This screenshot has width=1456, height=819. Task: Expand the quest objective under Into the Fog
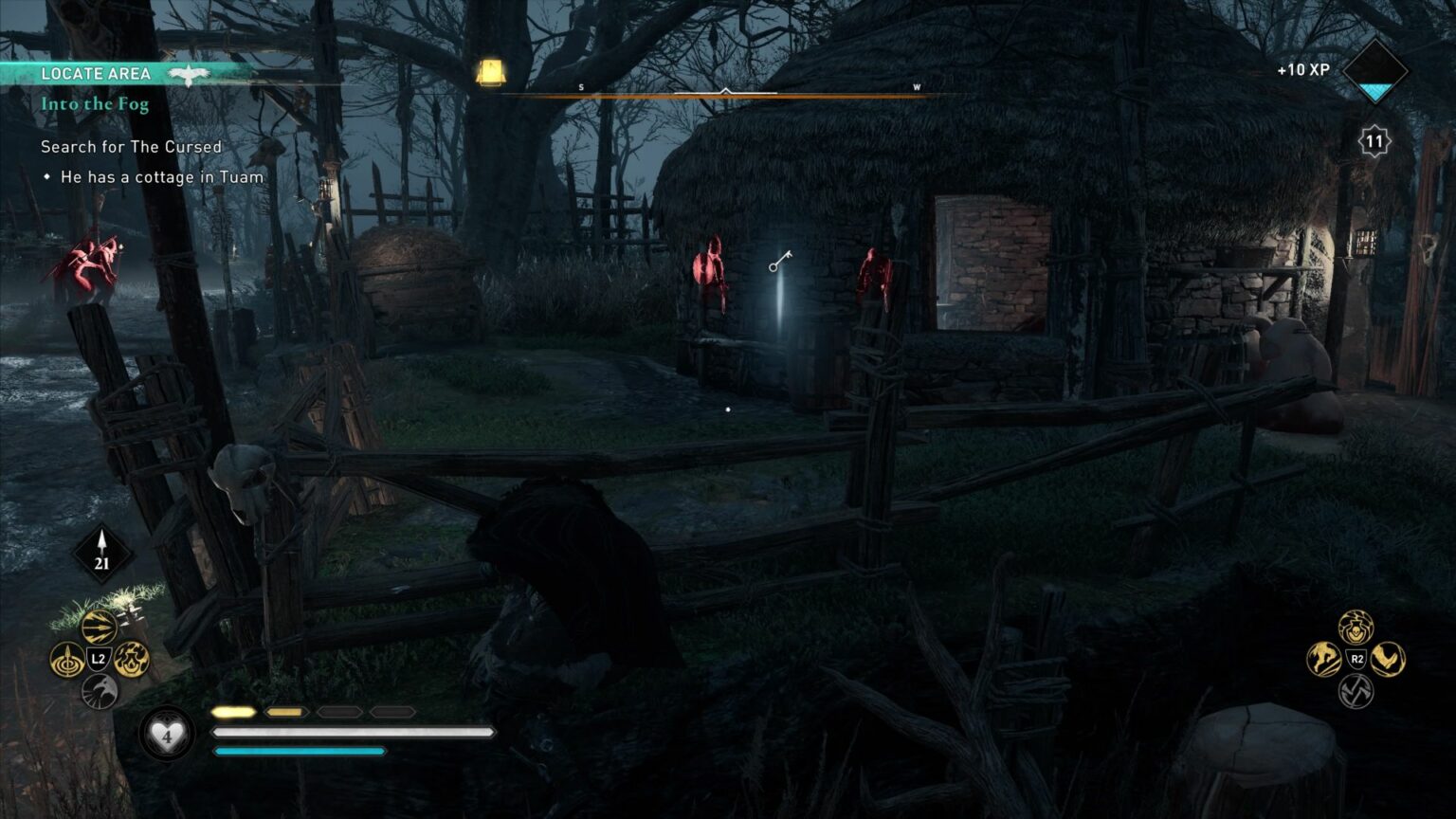point(162,177)
